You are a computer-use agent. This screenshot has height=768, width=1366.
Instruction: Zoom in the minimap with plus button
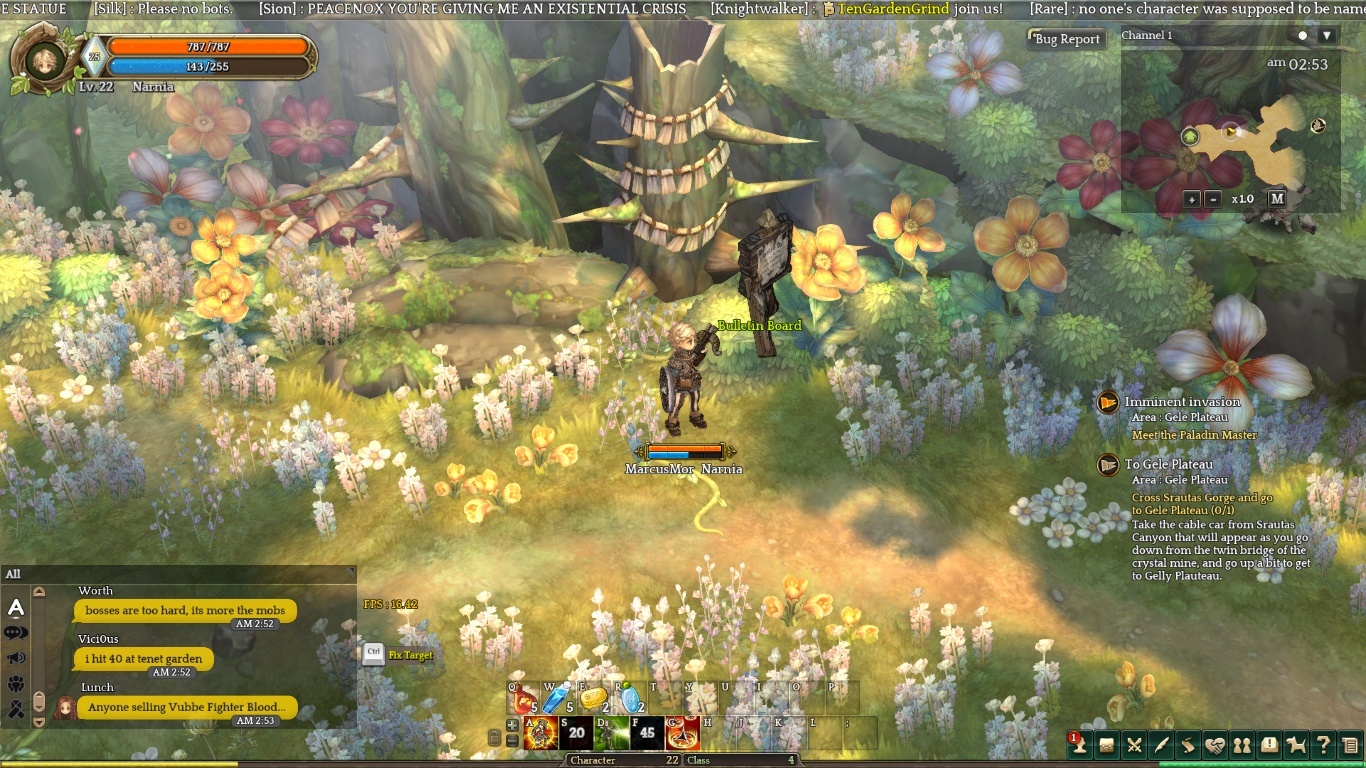1192,199
